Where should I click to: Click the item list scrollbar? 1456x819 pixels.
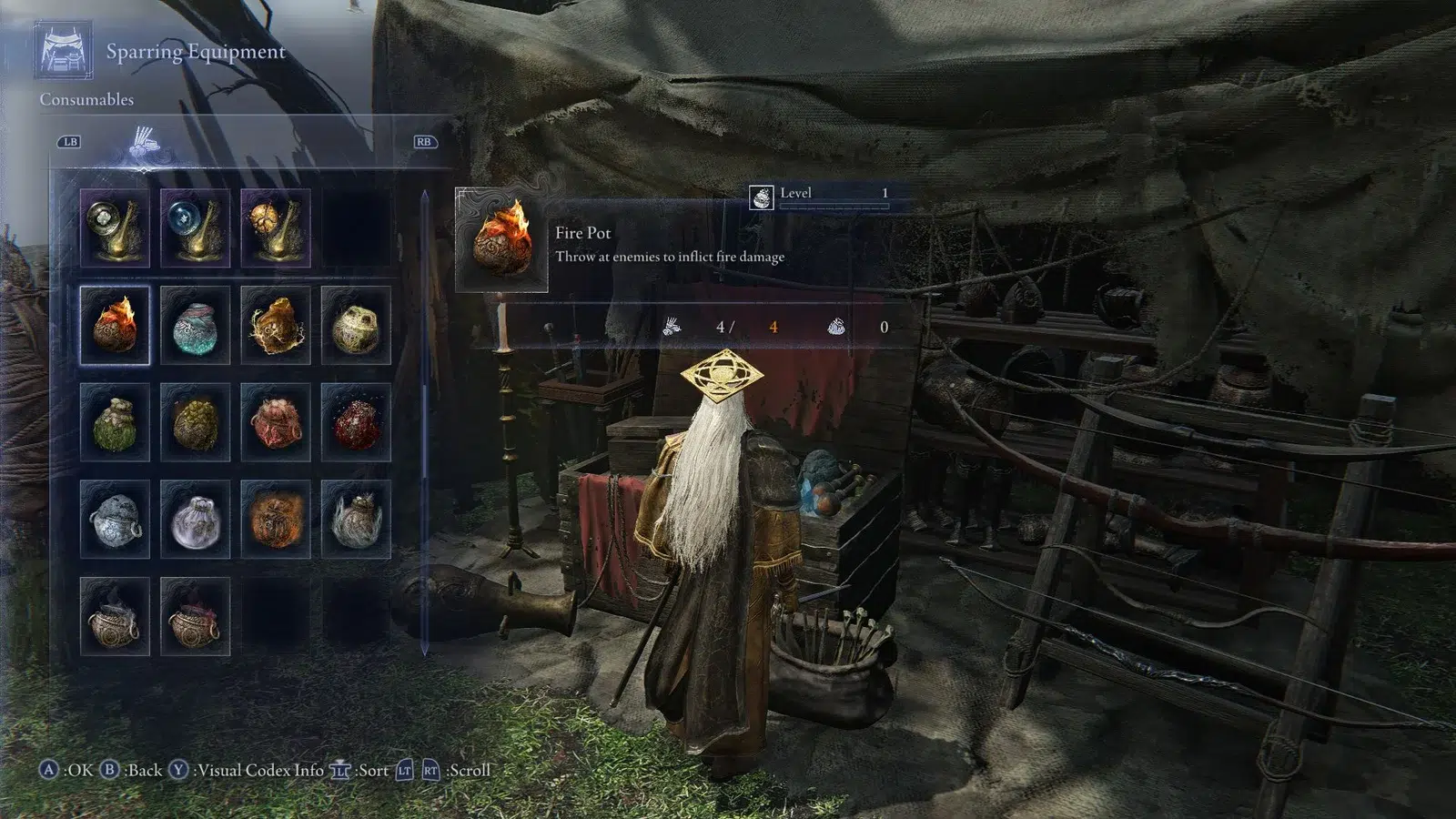[424, 419]
